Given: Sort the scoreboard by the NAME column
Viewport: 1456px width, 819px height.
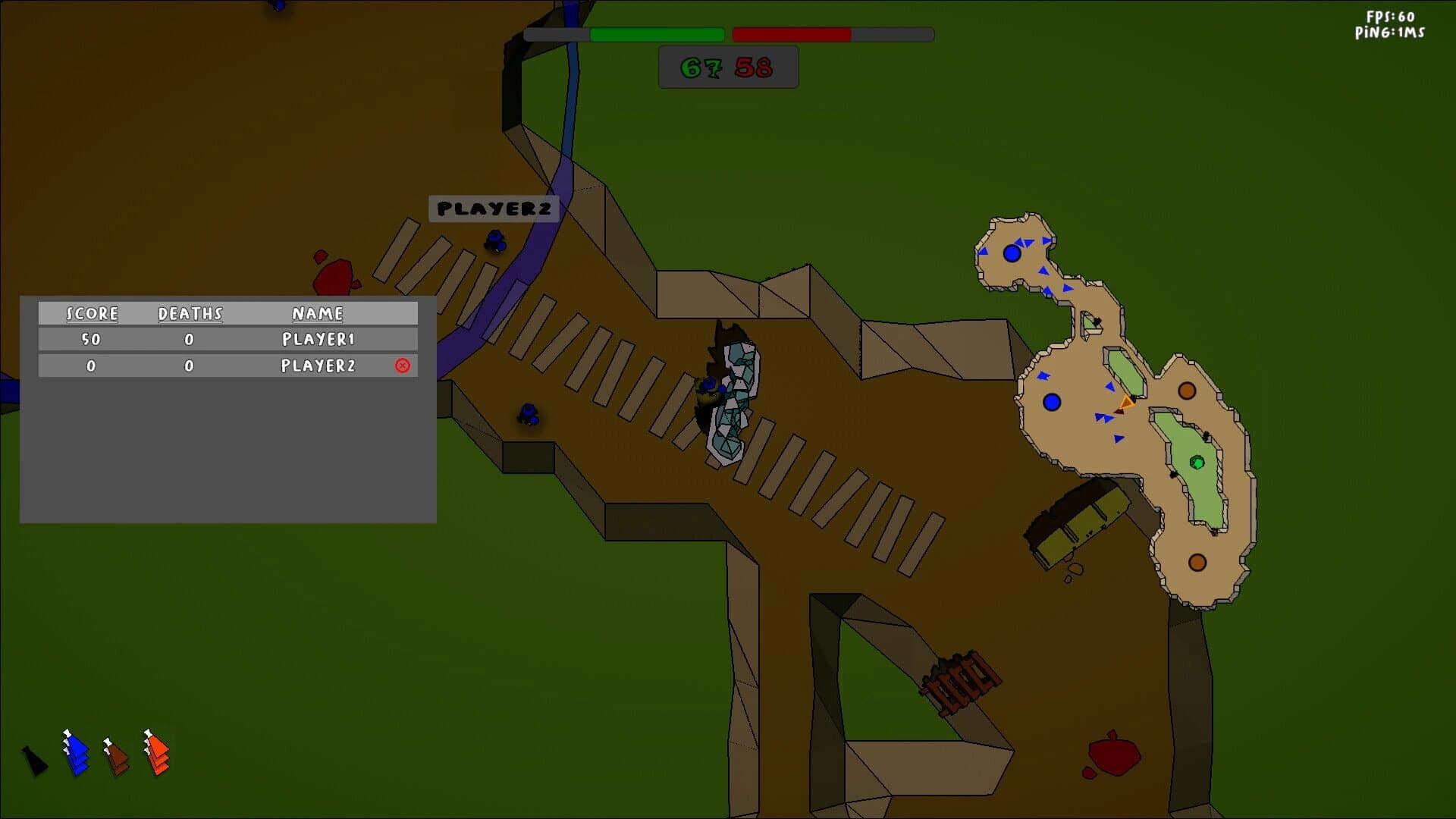Looking at the screenshot, I should [318, 313].
